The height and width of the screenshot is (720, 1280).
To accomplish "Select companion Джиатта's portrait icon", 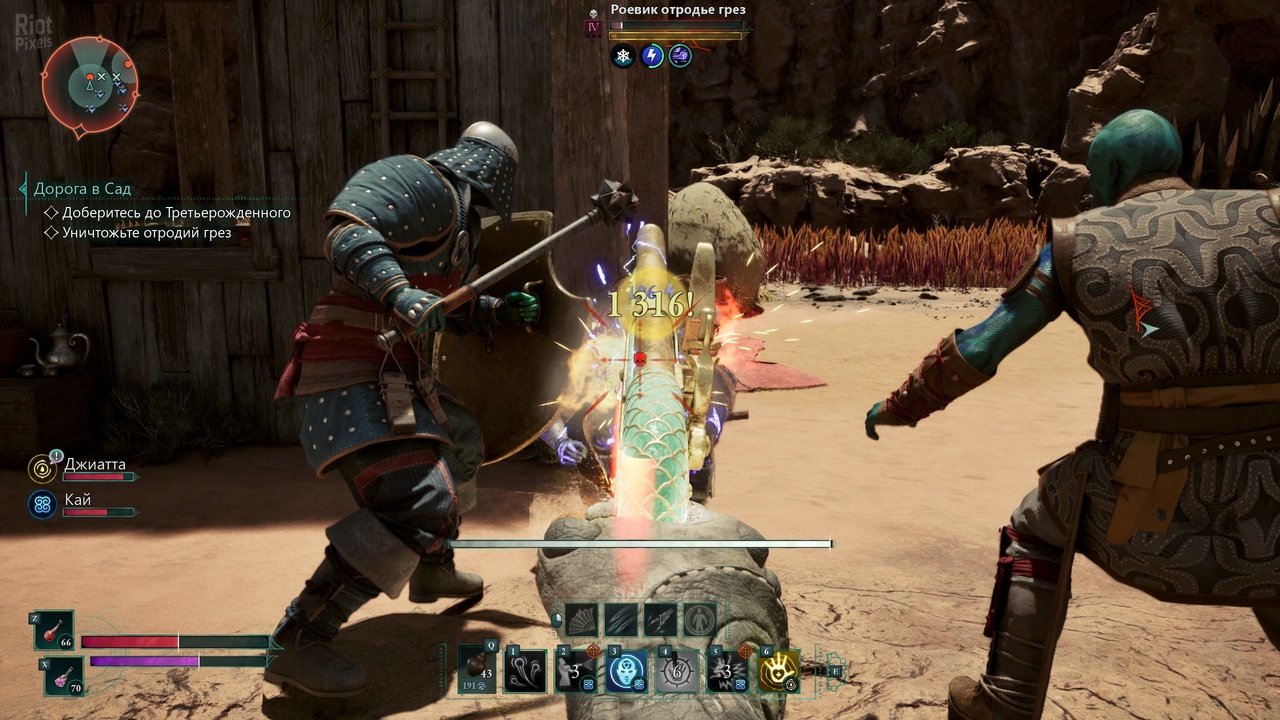I will (42, 467).
